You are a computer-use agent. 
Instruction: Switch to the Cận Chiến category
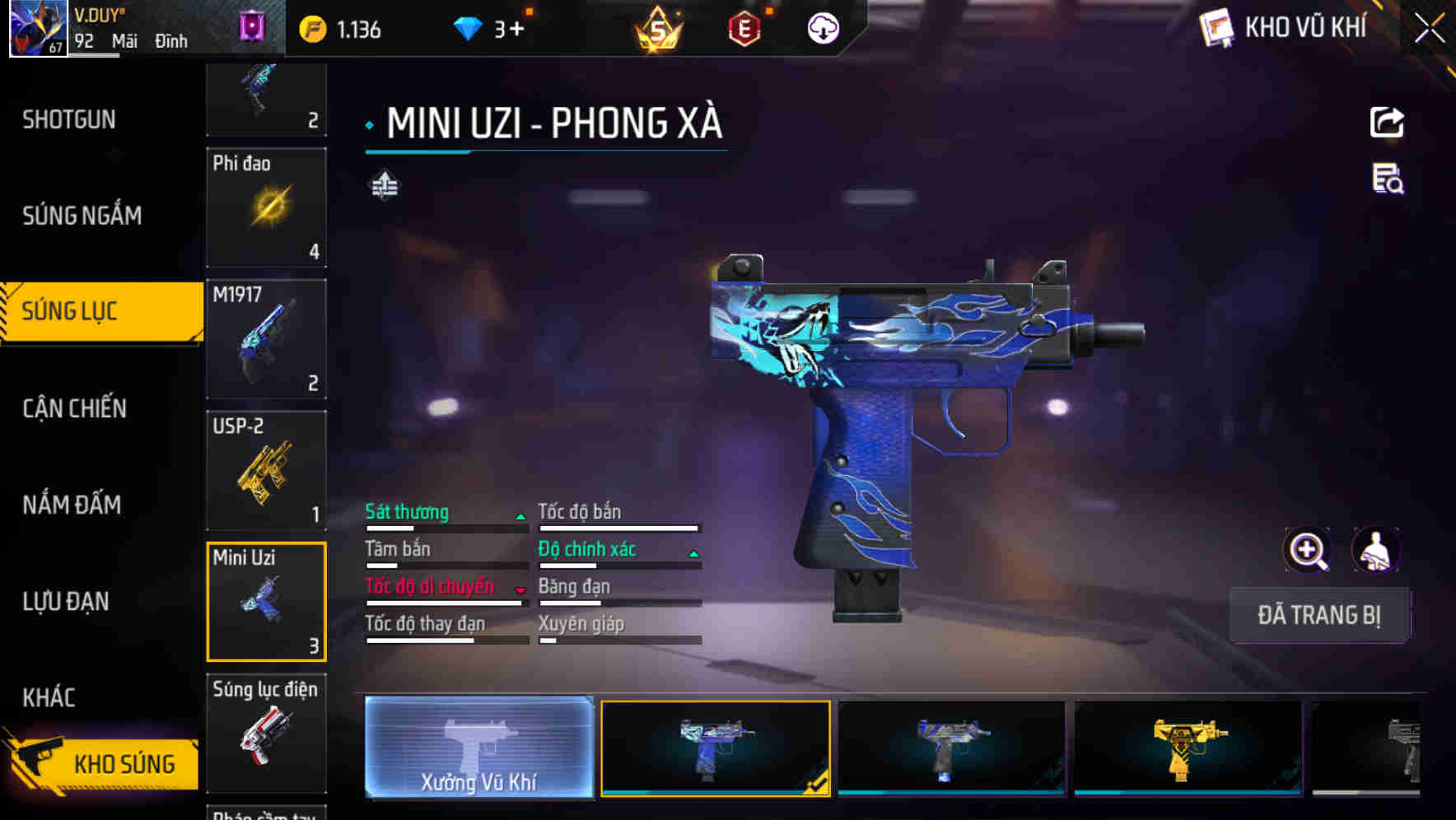(x=74, y=408)
